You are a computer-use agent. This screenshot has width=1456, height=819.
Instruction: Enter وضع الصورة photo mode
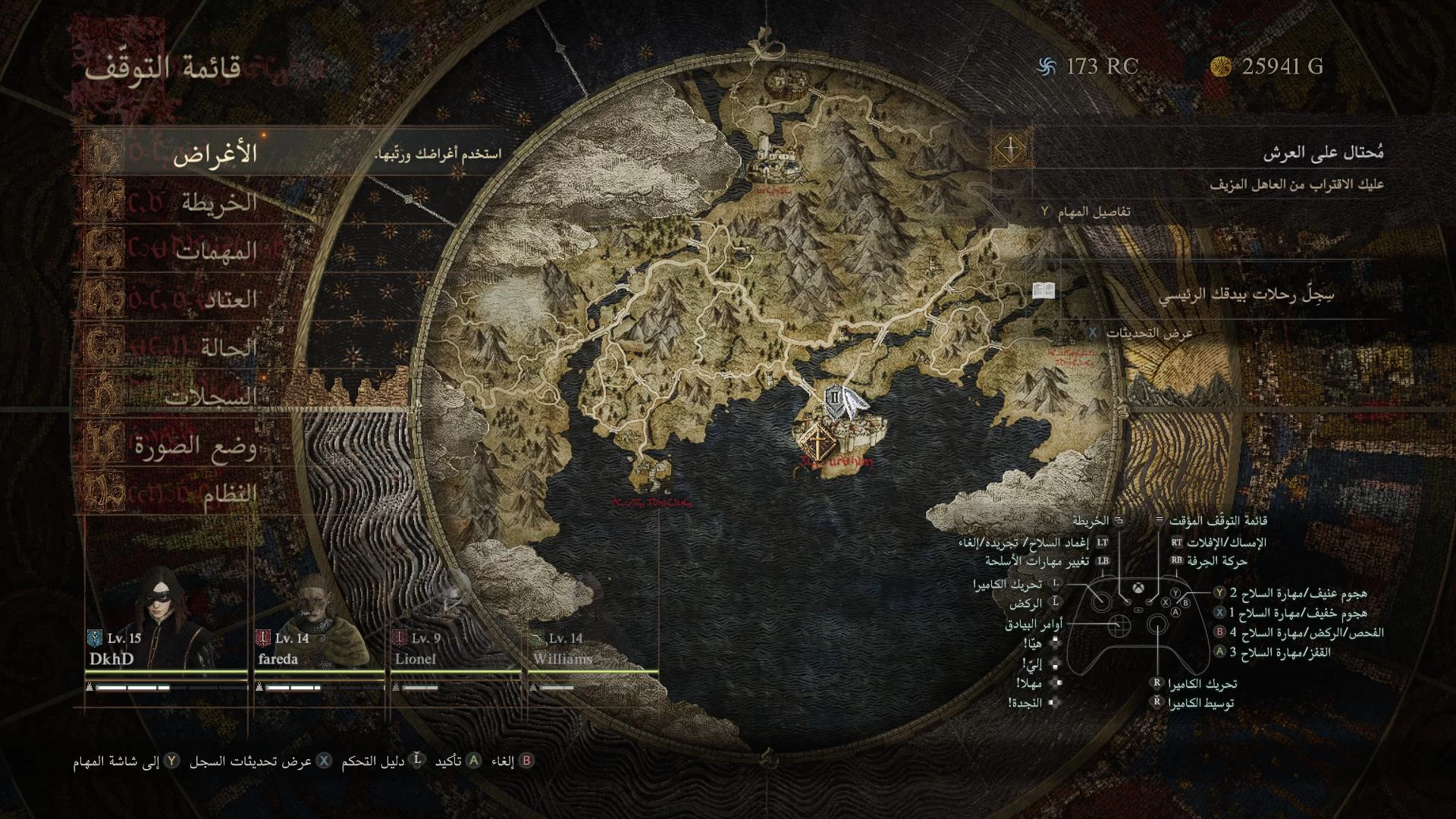[196, 446]
